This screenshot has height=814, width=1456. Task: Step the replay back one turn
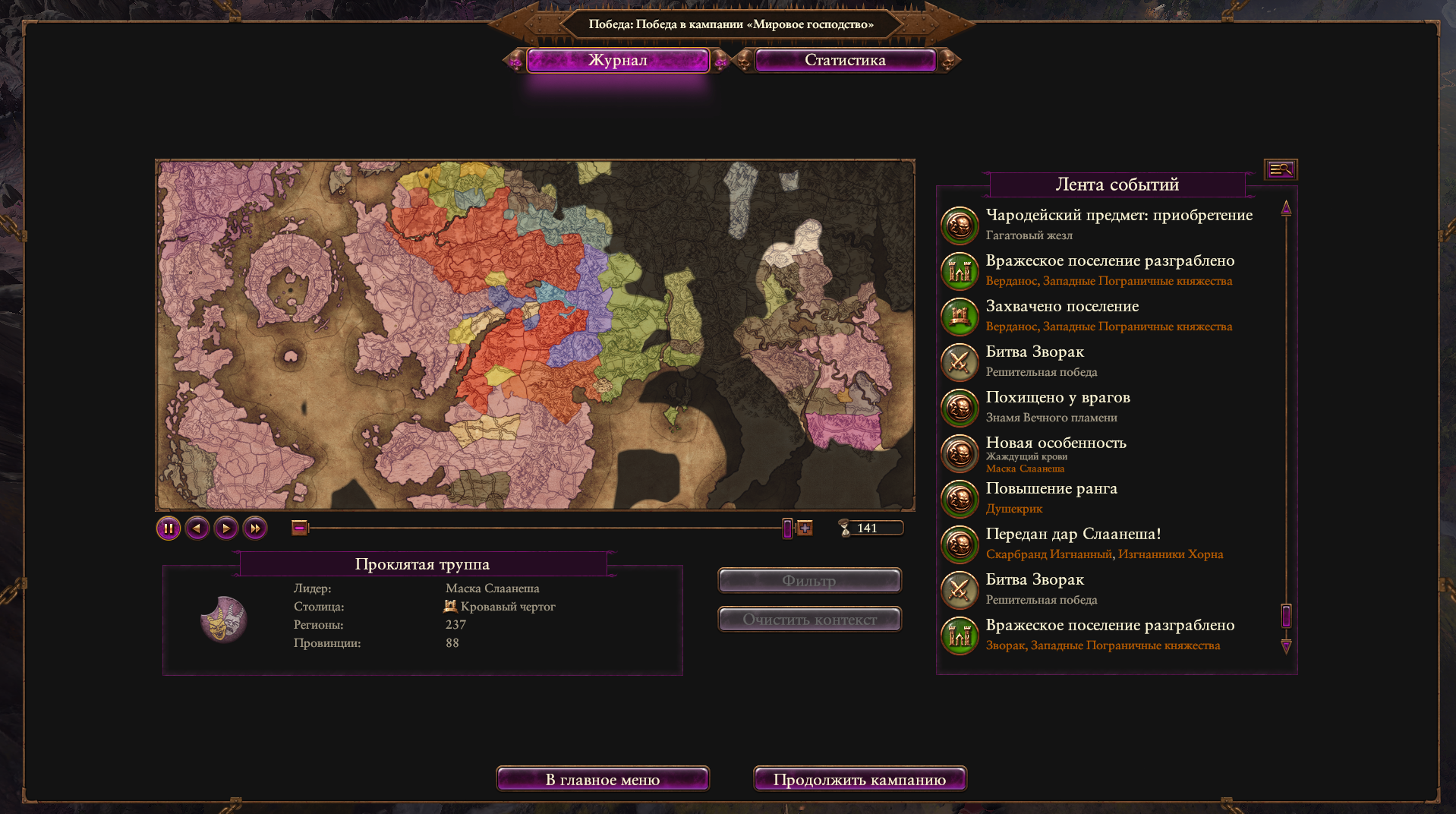tap(197, 528)
